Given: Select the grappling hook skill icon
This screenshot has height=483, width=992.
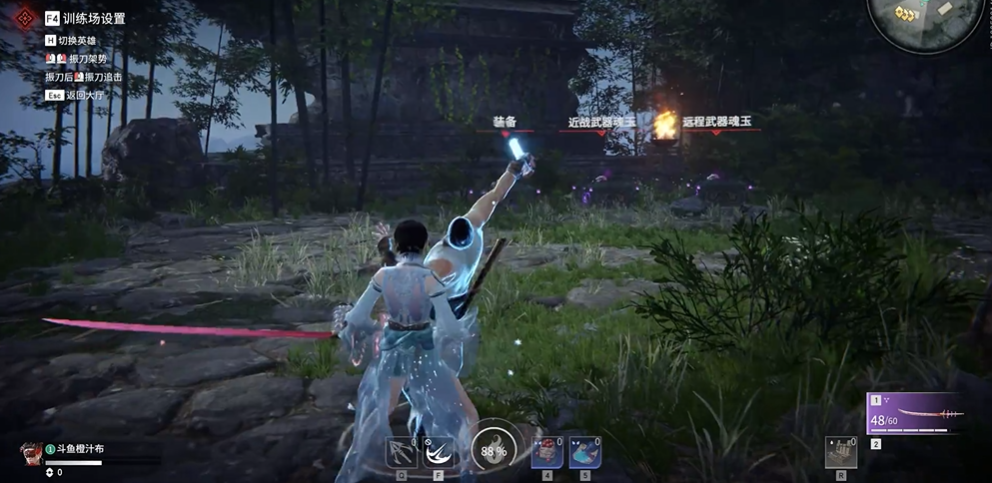Looking at the screenshot, I should click(x=401, y=453).
